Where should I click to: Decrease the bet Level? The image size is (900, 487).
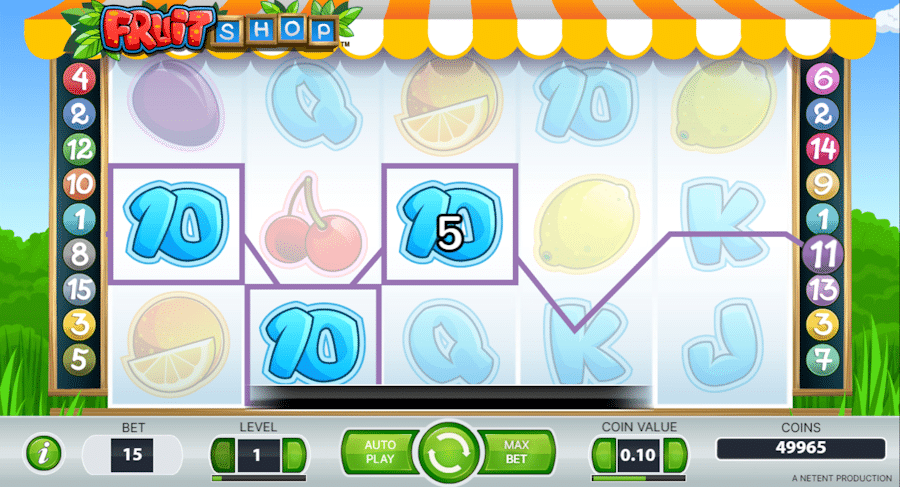222,456
